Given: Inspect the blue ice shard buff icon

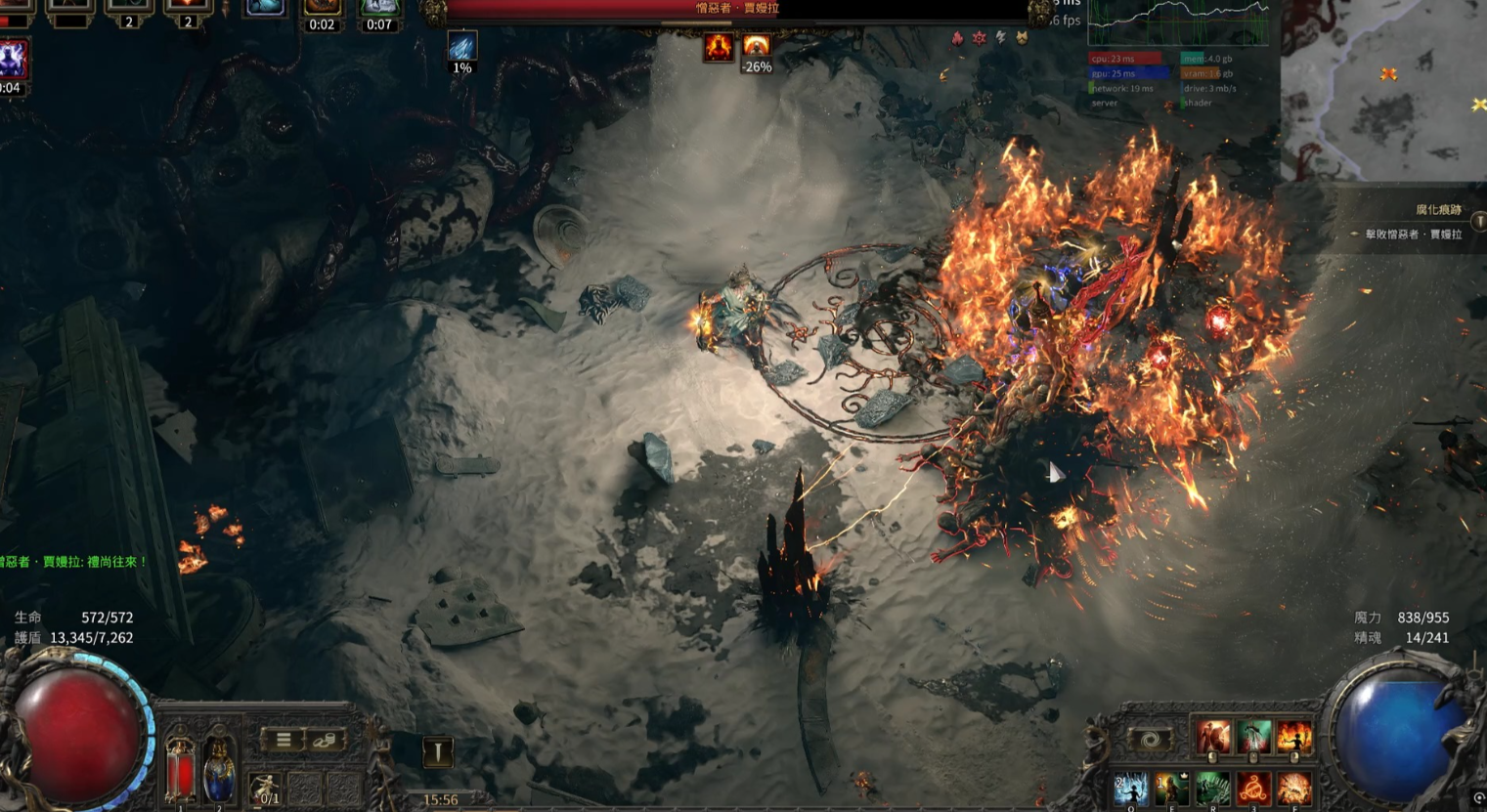Looking at the screenshot, I should tap(461, 47).
